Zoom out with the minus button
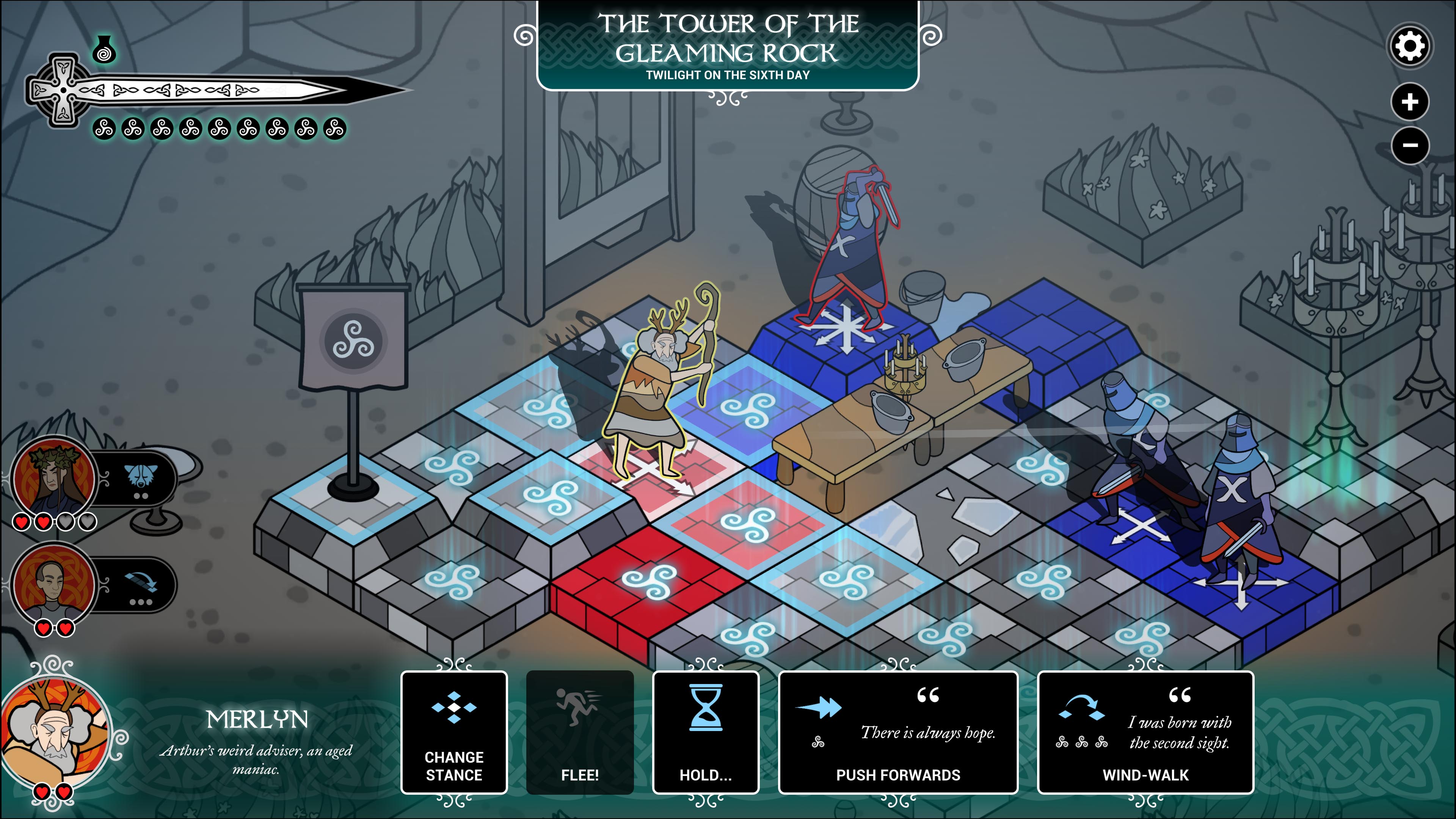 coord(1410,145)
